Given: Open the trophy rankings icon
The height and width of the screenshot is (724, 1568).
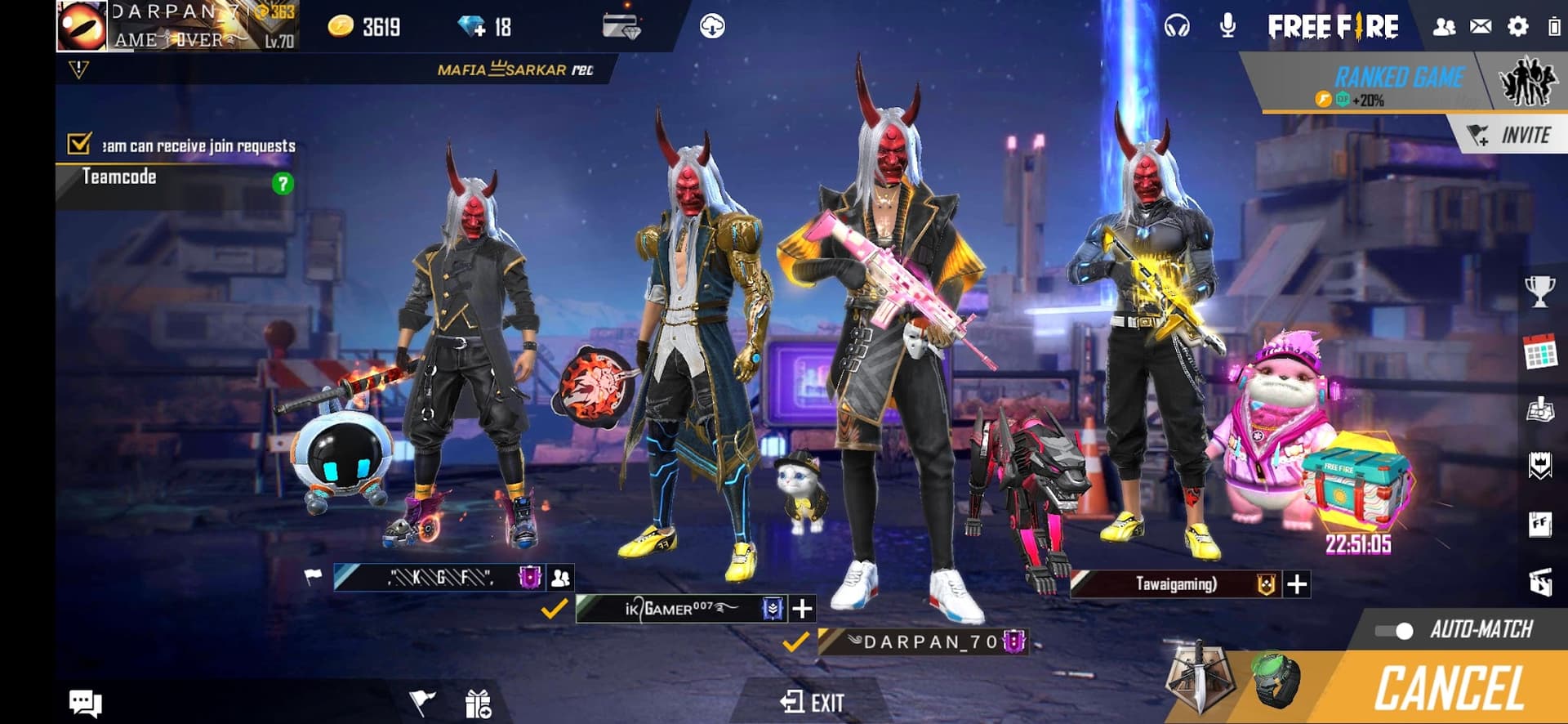Looking at the screenshot, I should click(1539, 291).
